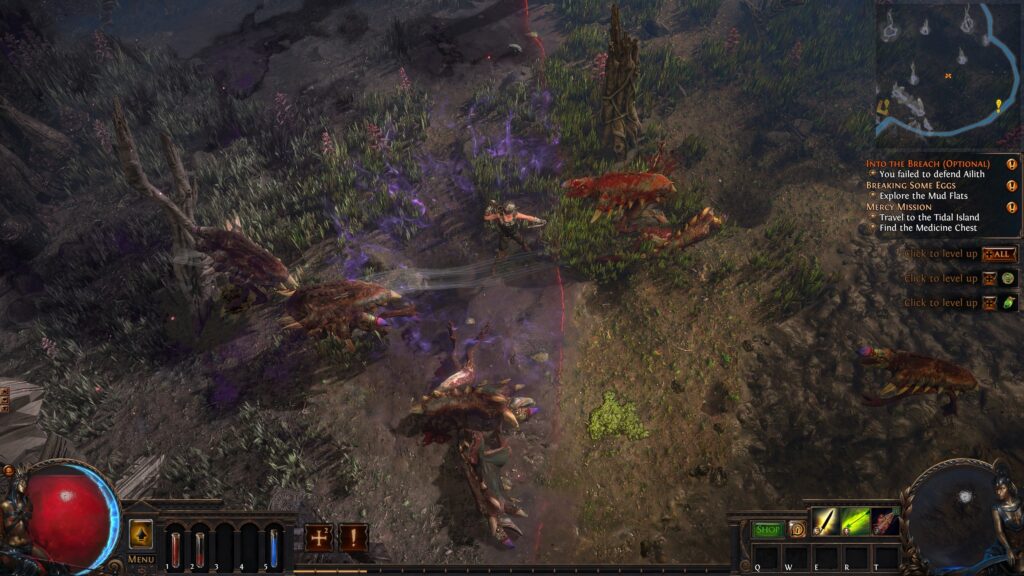Use the blue mana flask
Screen dimensions: 1024x576
[274, 547]
